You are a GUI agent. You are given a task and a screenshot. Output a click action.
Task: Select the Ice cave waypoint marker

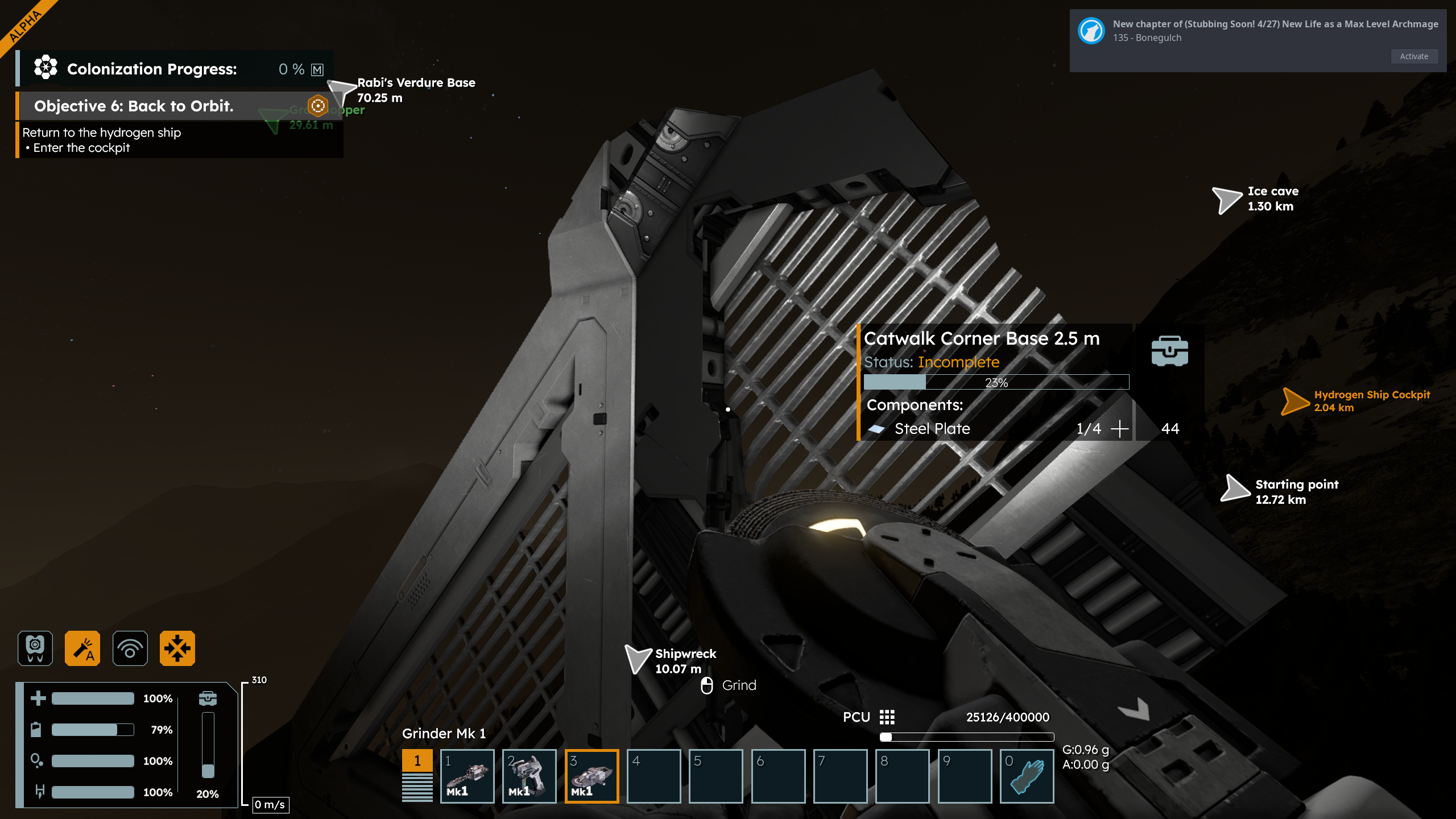[1226, 200]
